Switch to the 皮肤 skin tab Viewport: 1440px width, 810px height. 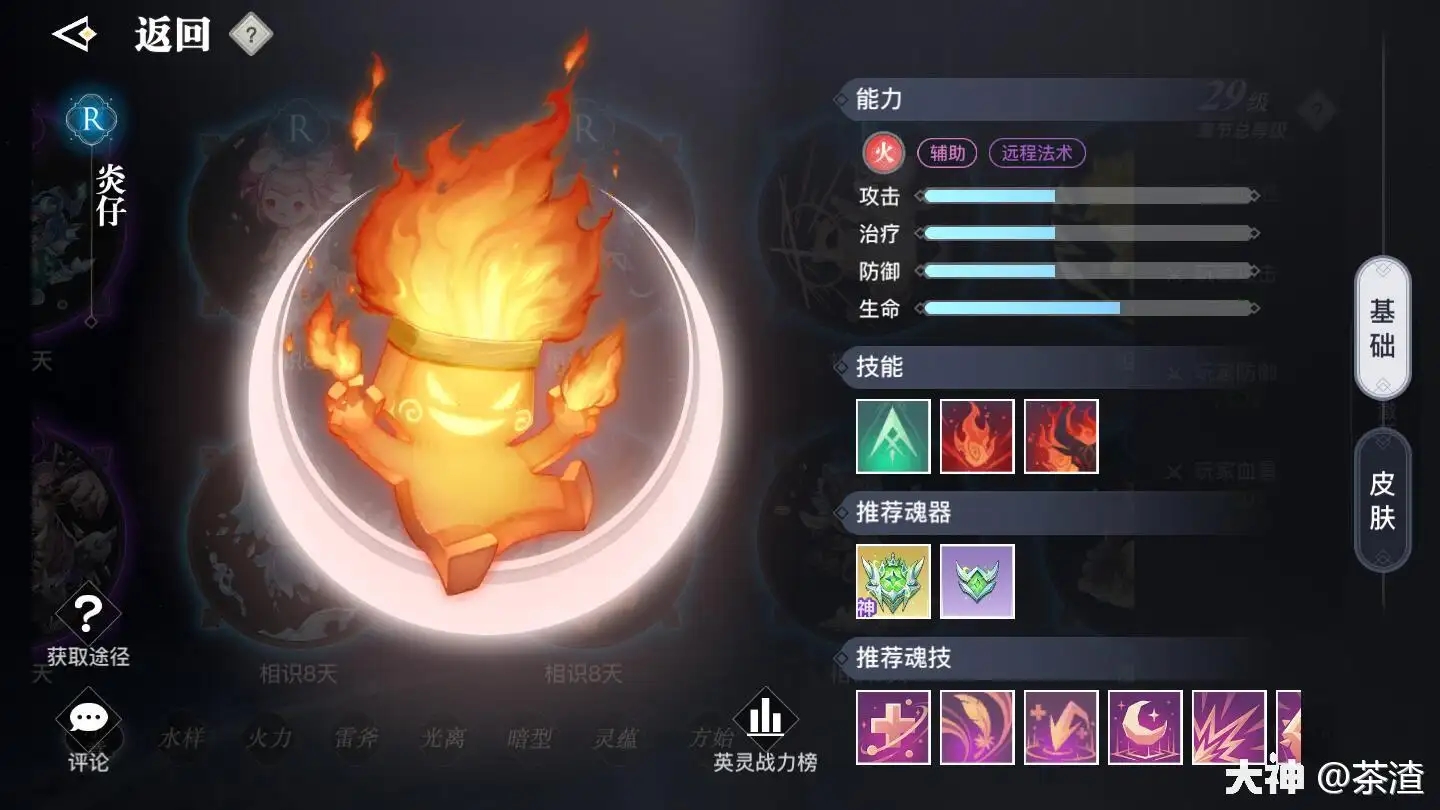click(1382, 500)
